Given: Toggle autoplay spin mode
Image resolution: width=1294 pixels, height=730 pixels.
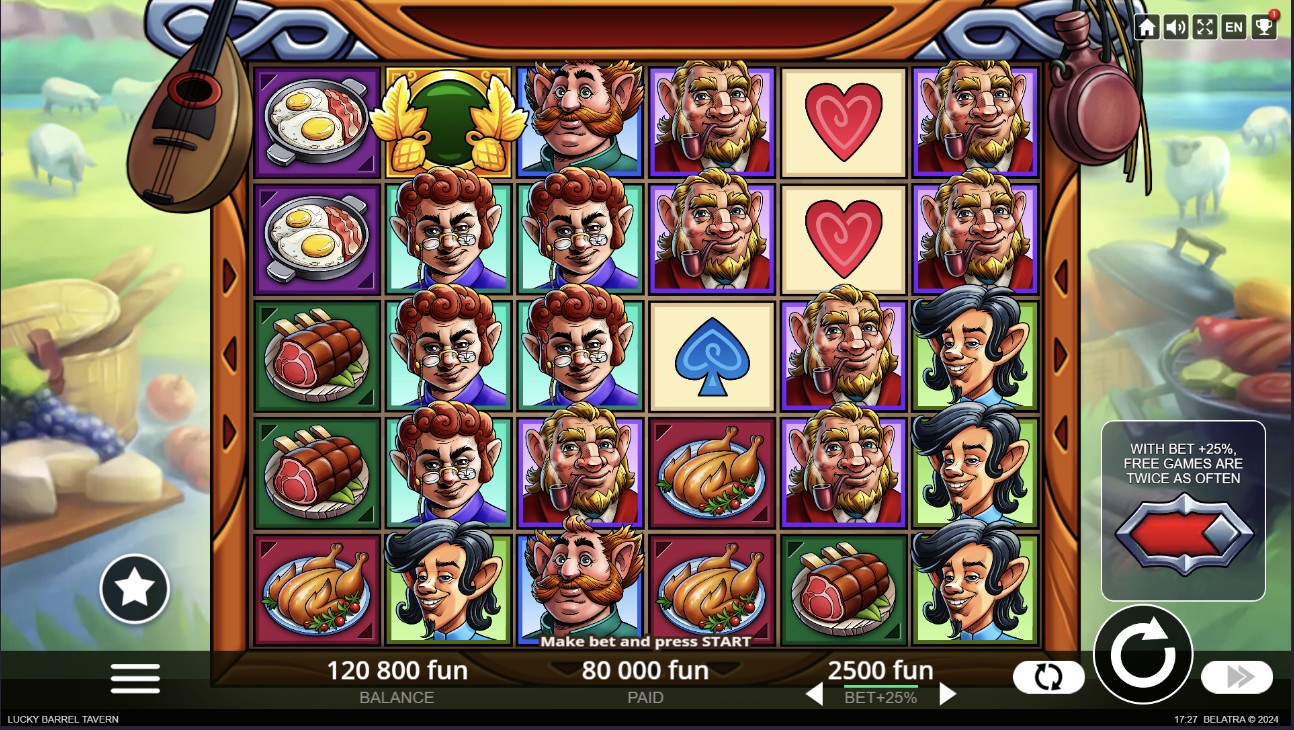Looking at the screenshot, I should (x=1048, y=677).
